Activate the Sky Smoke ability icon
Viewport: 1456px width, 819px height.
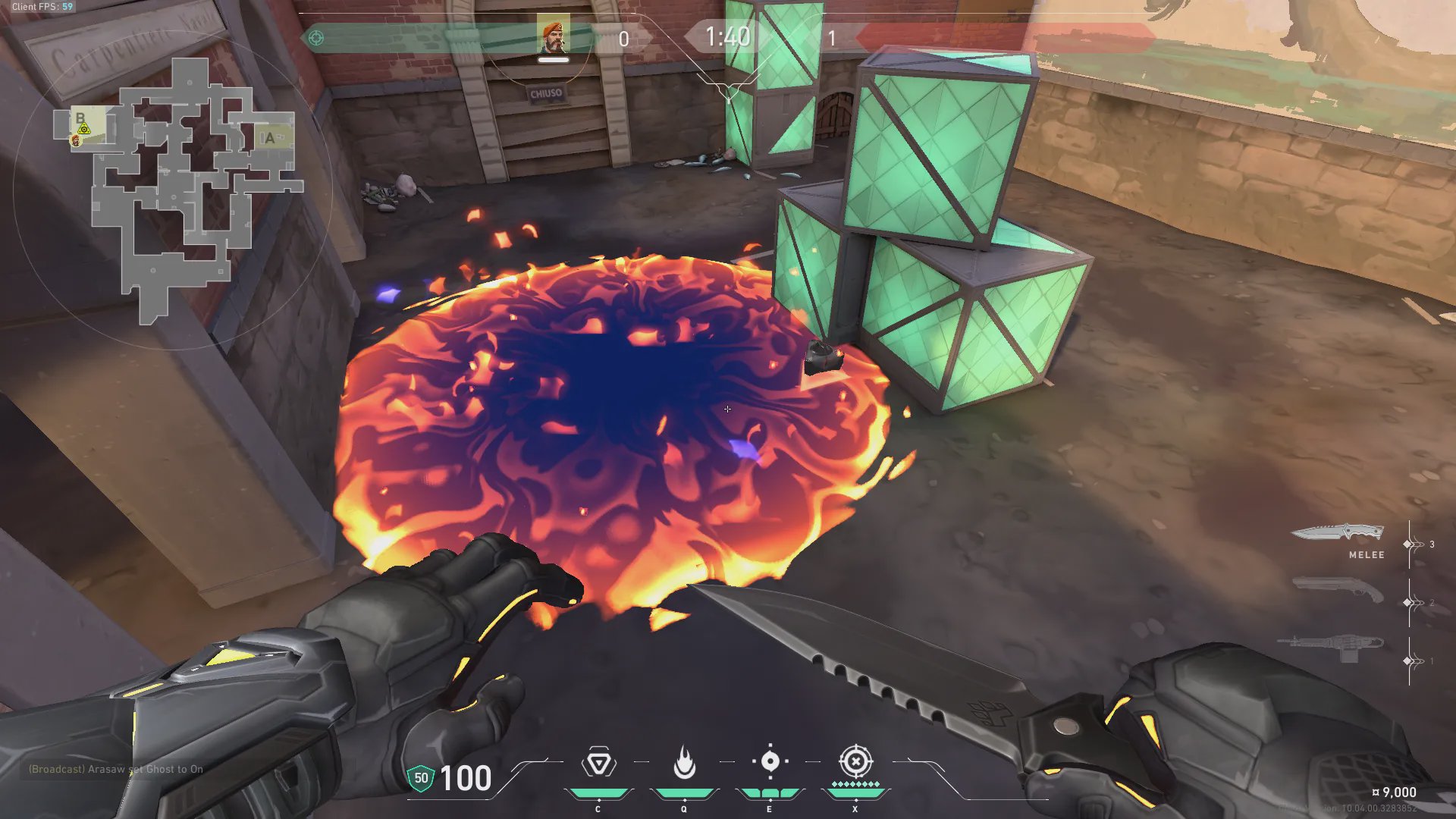[770, 761]
